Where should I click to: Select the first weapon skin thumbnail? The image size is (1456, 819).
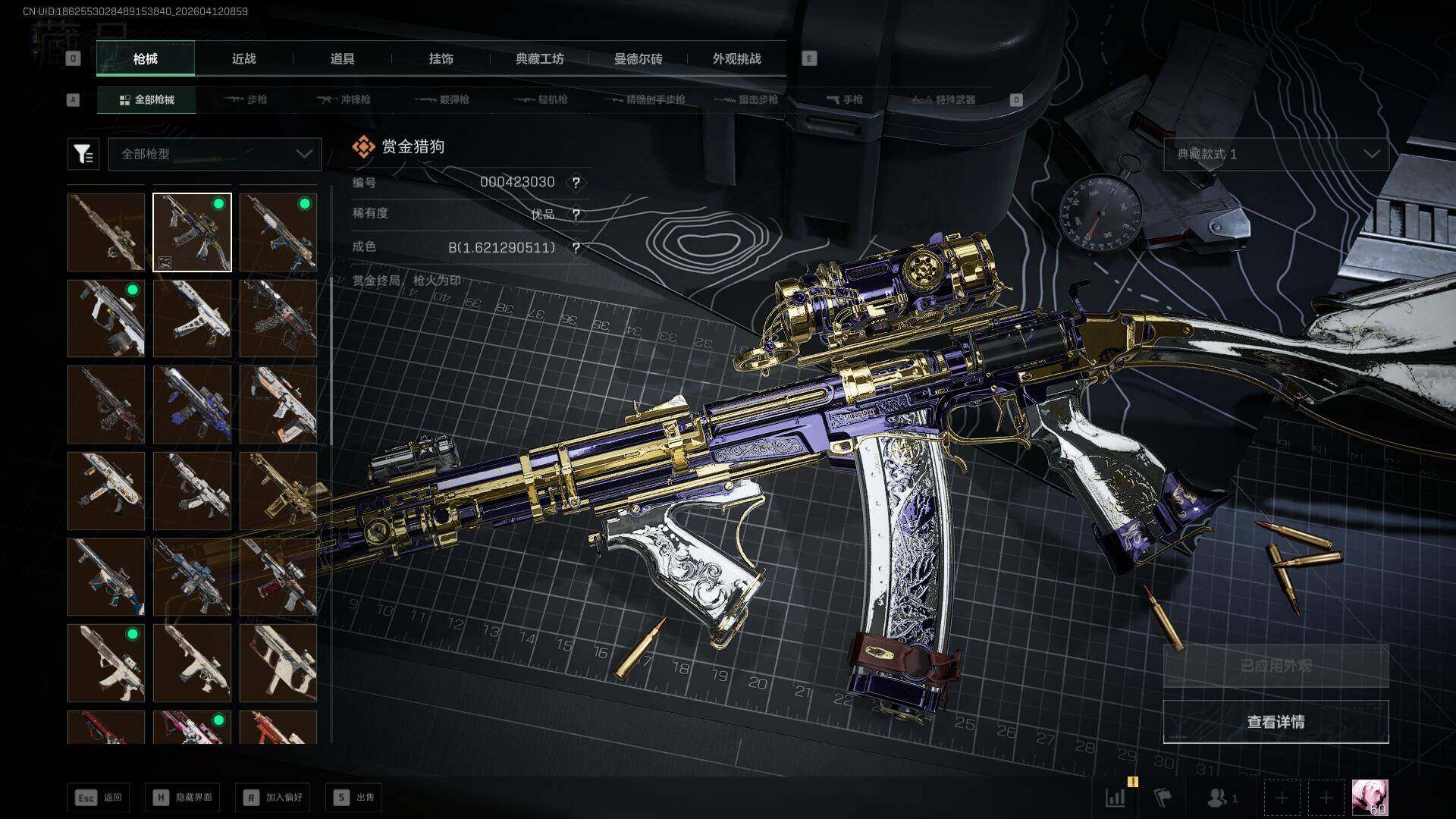point(106,232)
